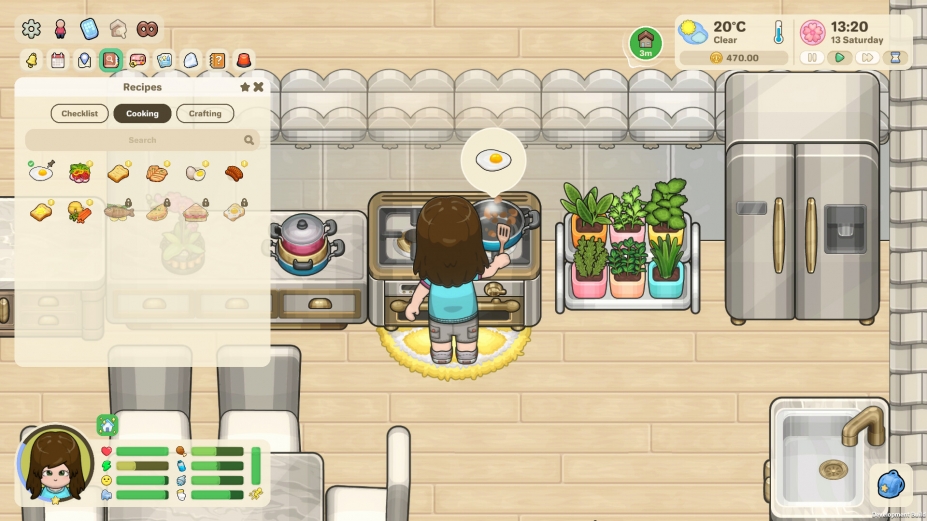927x521 pixels.
Task: Pin Recipes panel with star button
Action: 244,87
